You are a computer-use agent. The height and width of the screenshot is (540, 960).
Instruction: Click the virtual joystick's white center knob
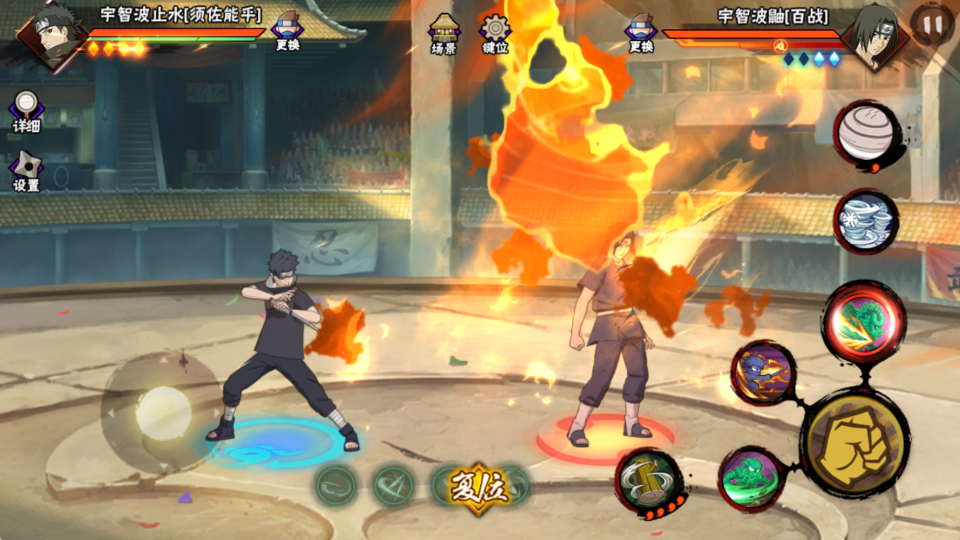tap(163, 412)
